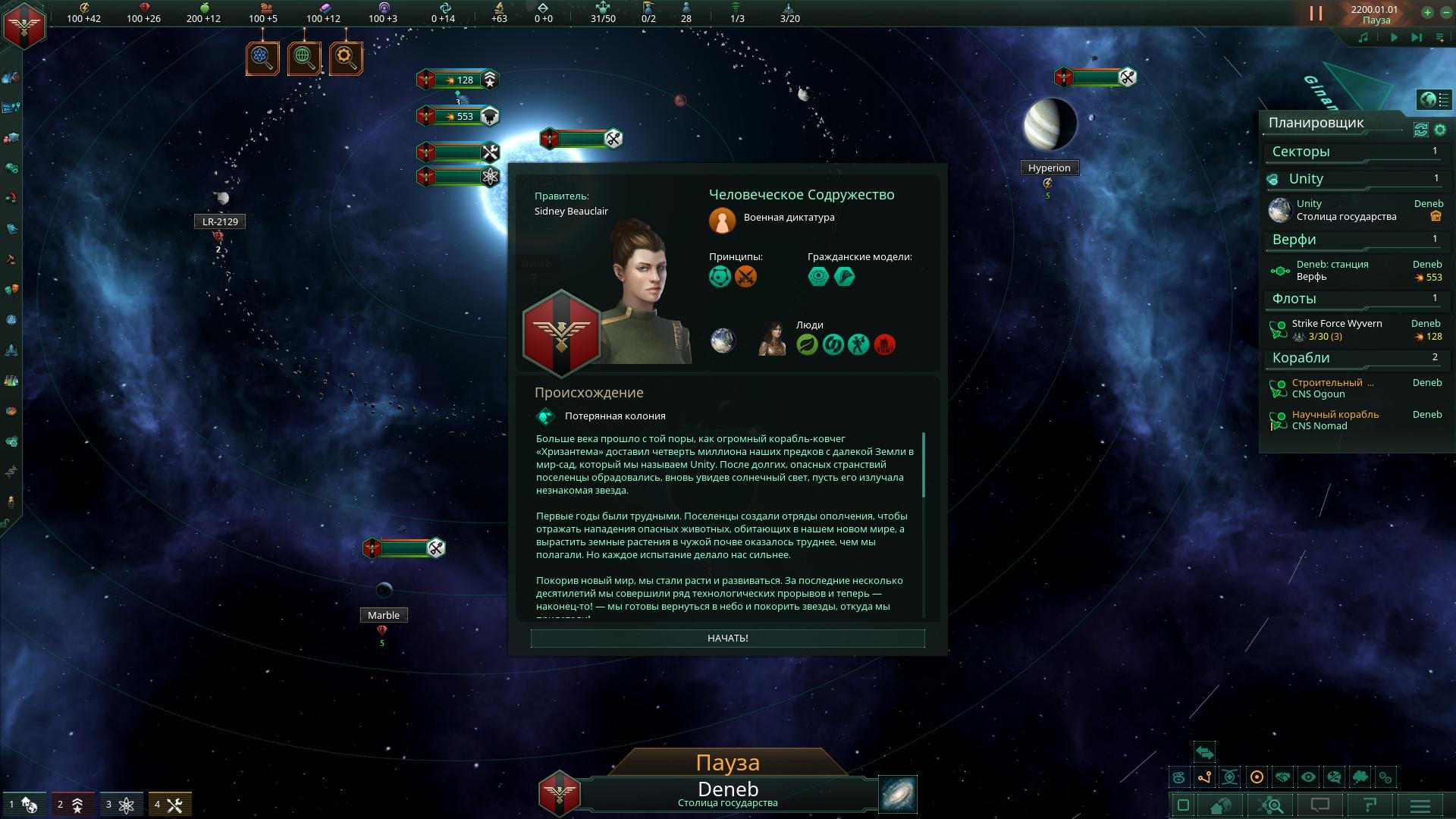Viewport: 1456px width, 819px height.
Task: Choose control group 3 science ship
Action: pyautogui.click(x=121, y=805)
